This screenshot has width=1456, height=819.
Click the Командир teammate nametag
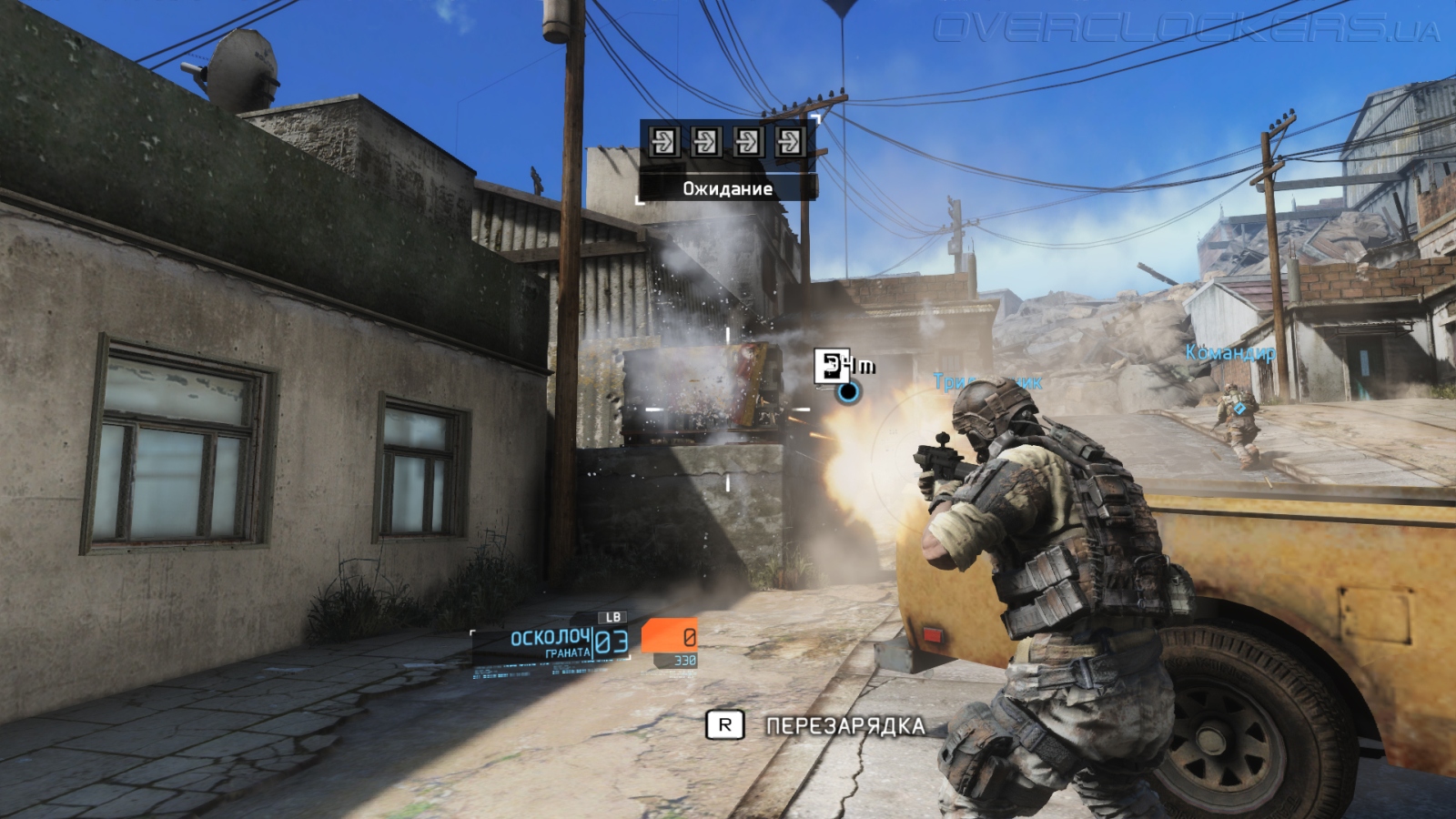[1230, 350]
